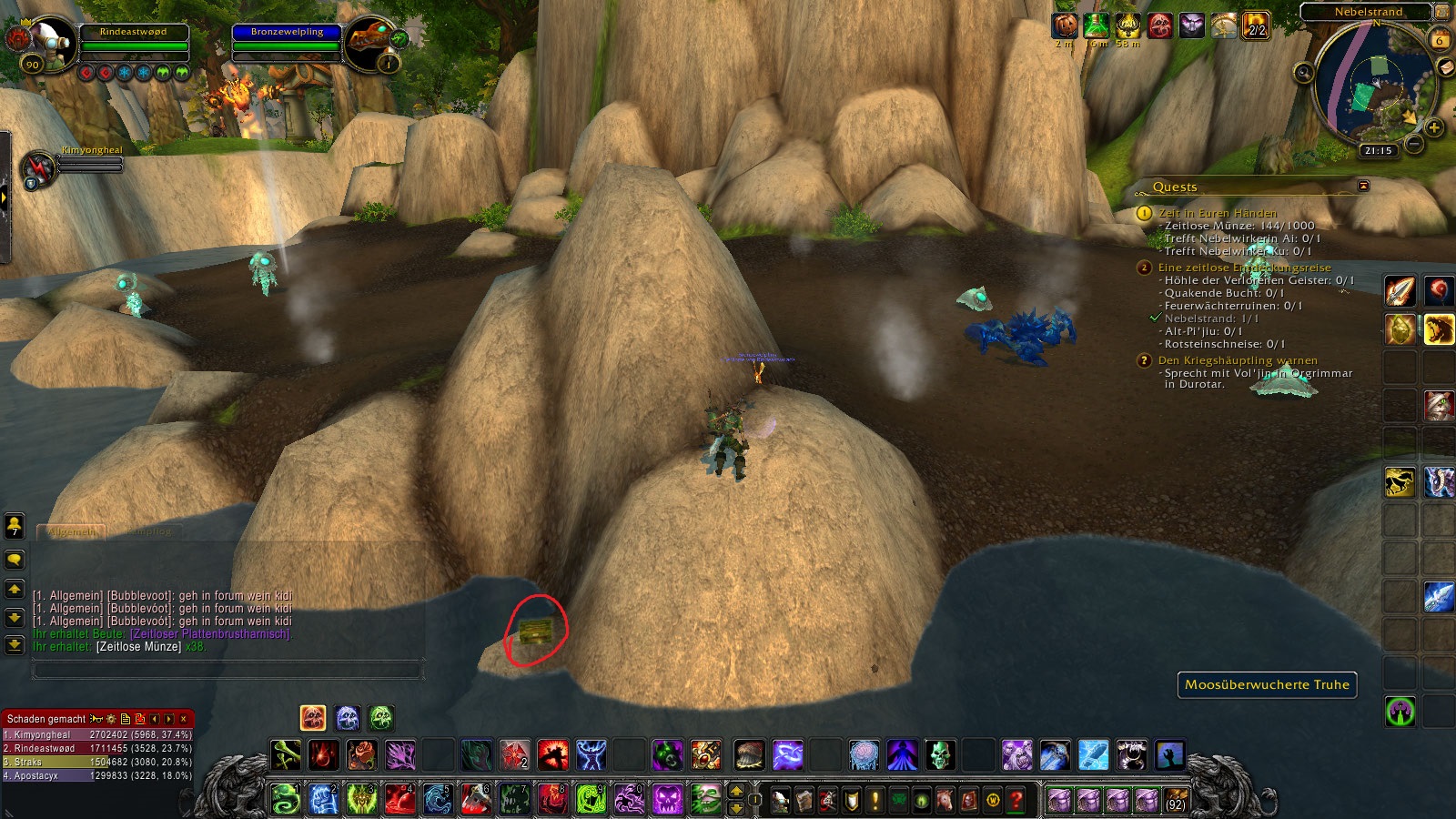This screenshot has width=1456, height=819.
Task: Open the red question mark help button
Action: (1016, 800)
